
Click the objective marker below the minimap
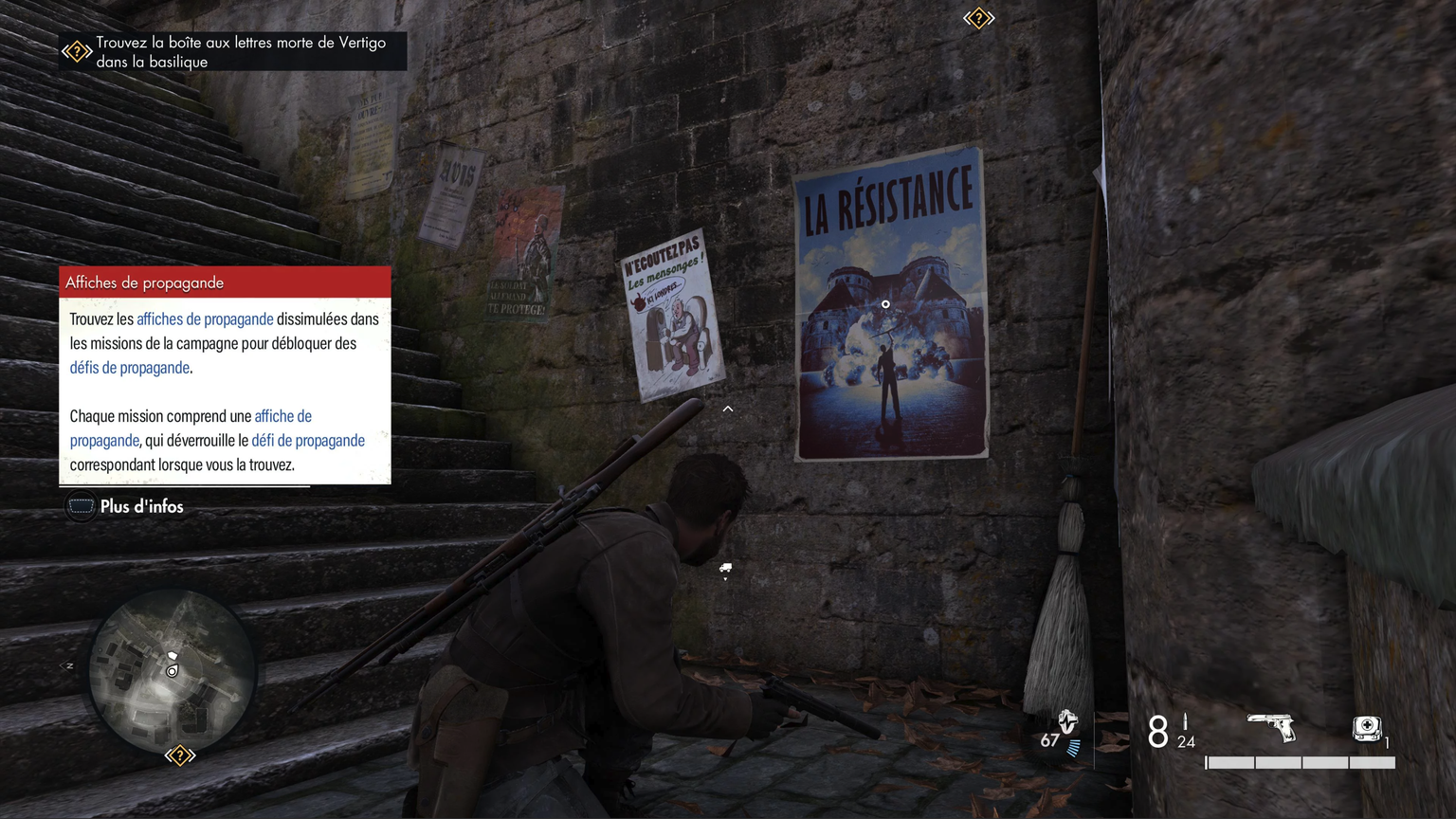[180, 755]
